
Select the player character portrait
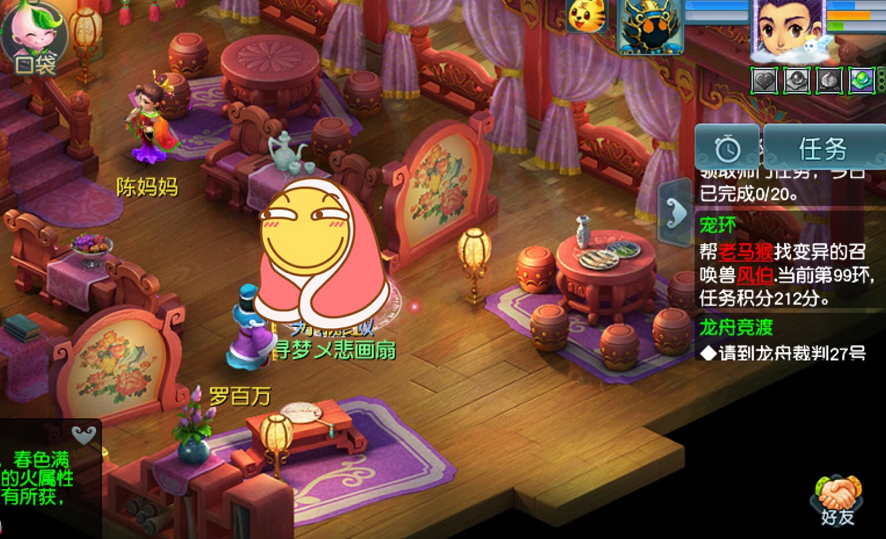(x=787, y=30)
